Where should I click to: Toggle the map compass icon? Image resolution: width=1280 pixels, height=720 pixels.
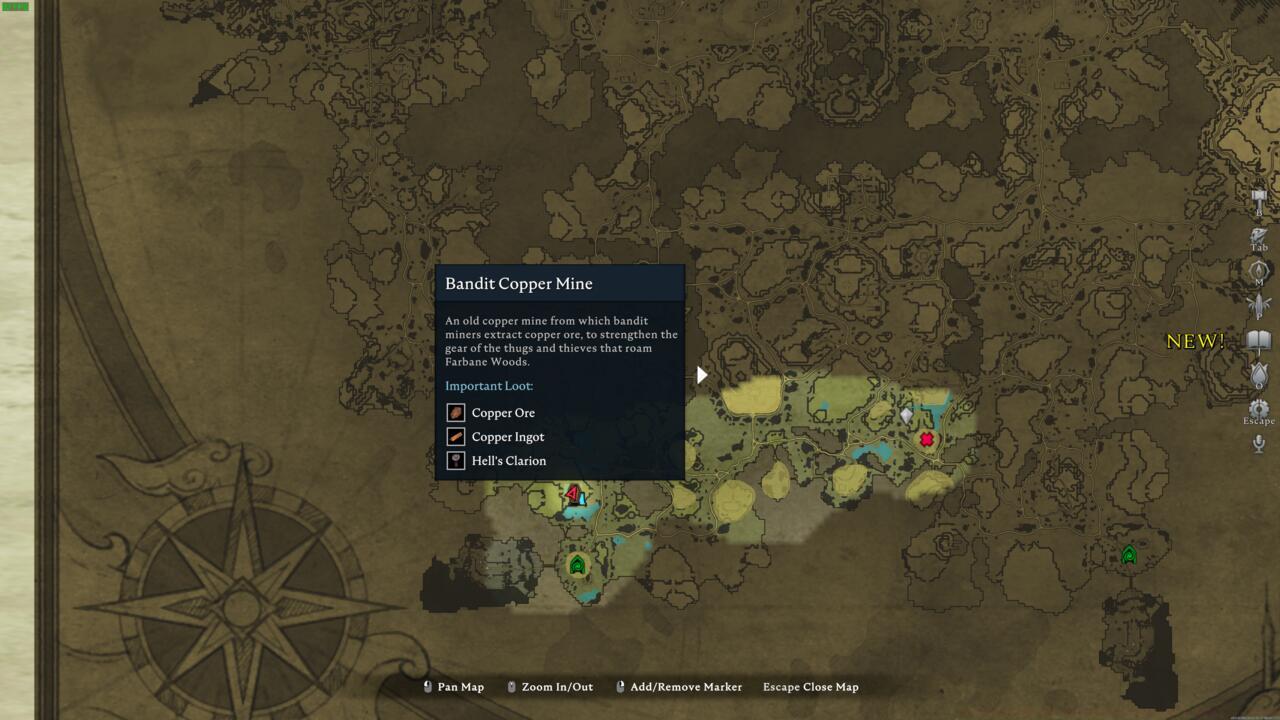coord(1259,270)
